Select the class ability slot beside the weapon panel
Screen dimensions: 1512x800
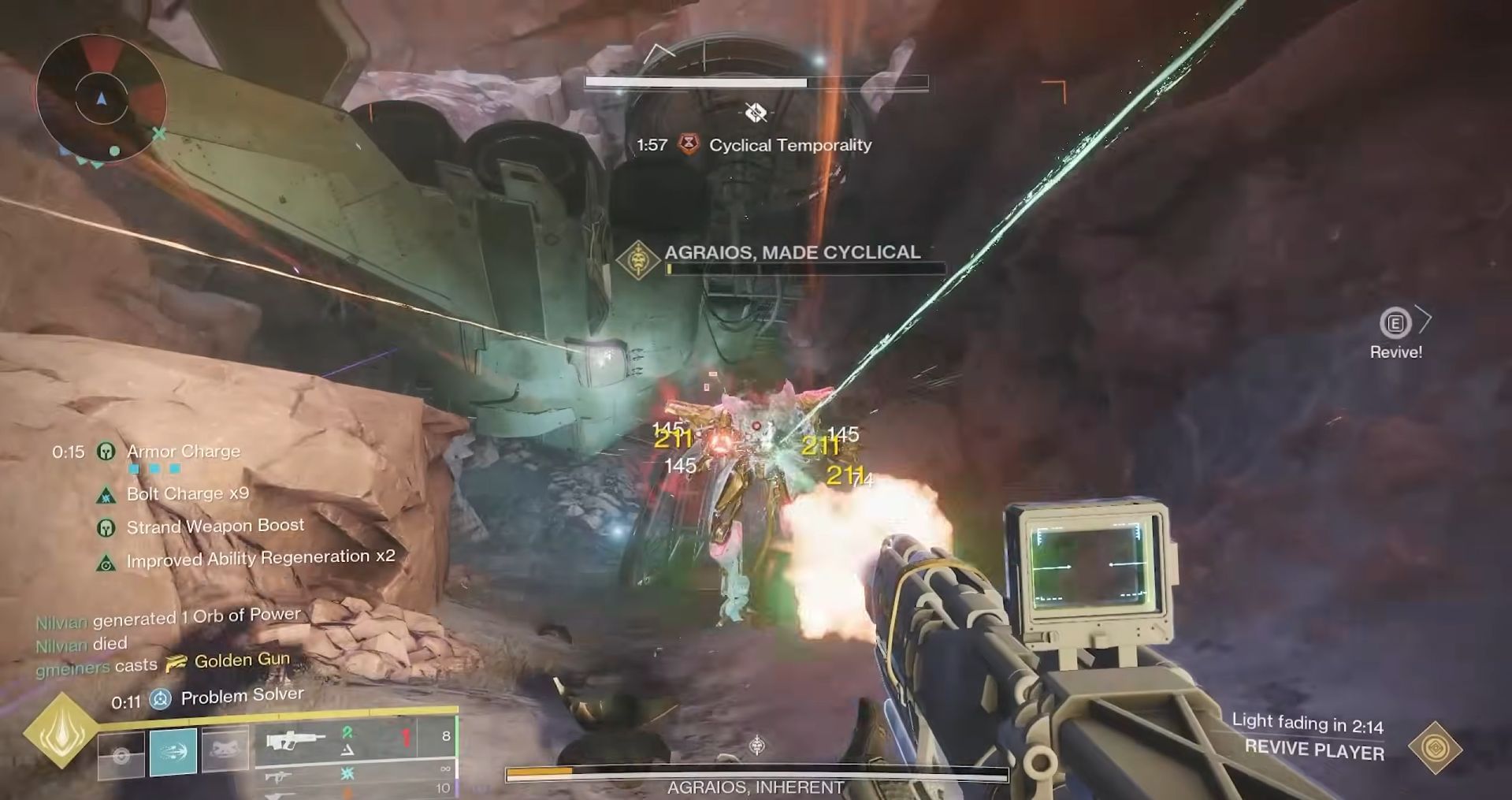225,750
